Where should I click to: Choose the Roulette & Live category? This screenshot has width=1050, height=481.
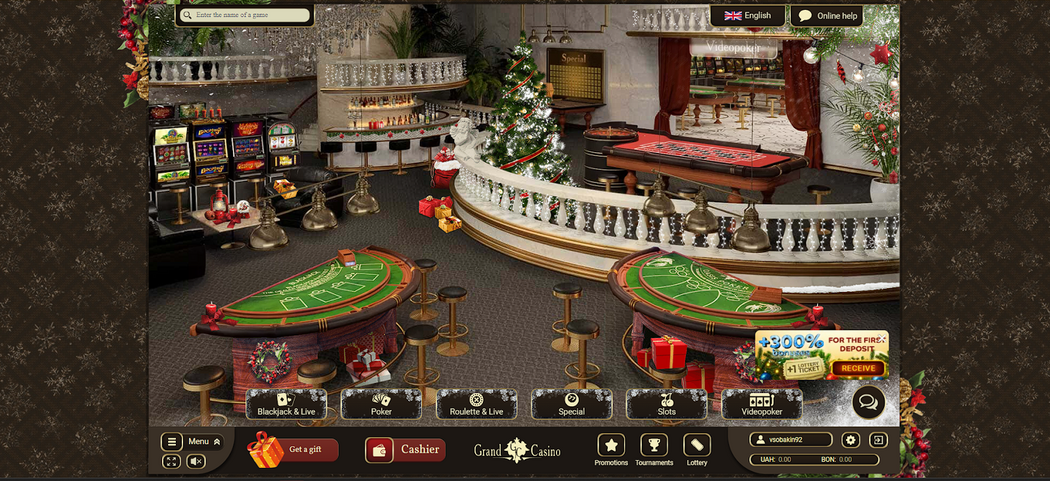tap(476, 404)
